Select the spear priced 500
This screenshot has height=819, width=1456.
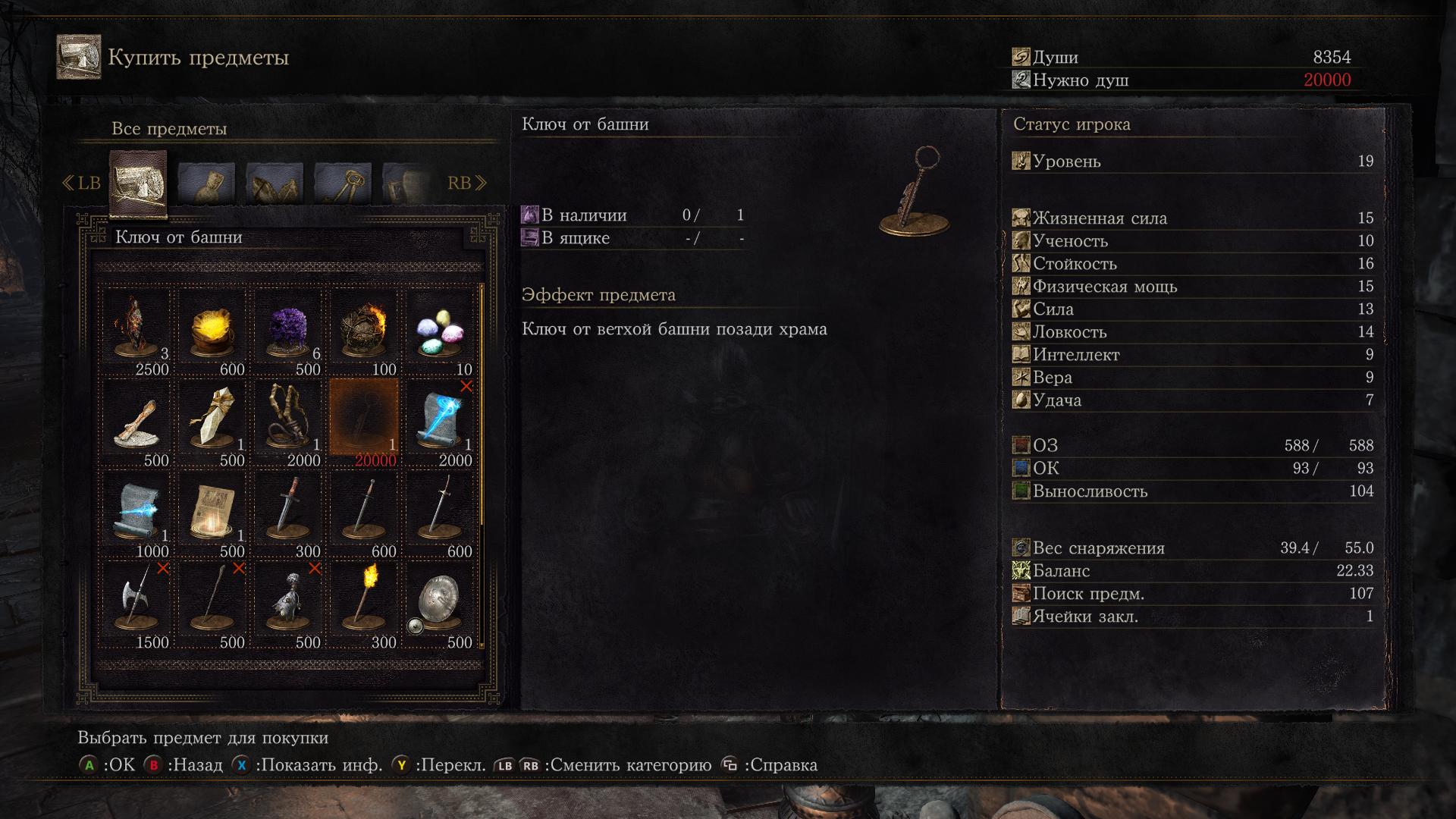(x=212, y=604)
